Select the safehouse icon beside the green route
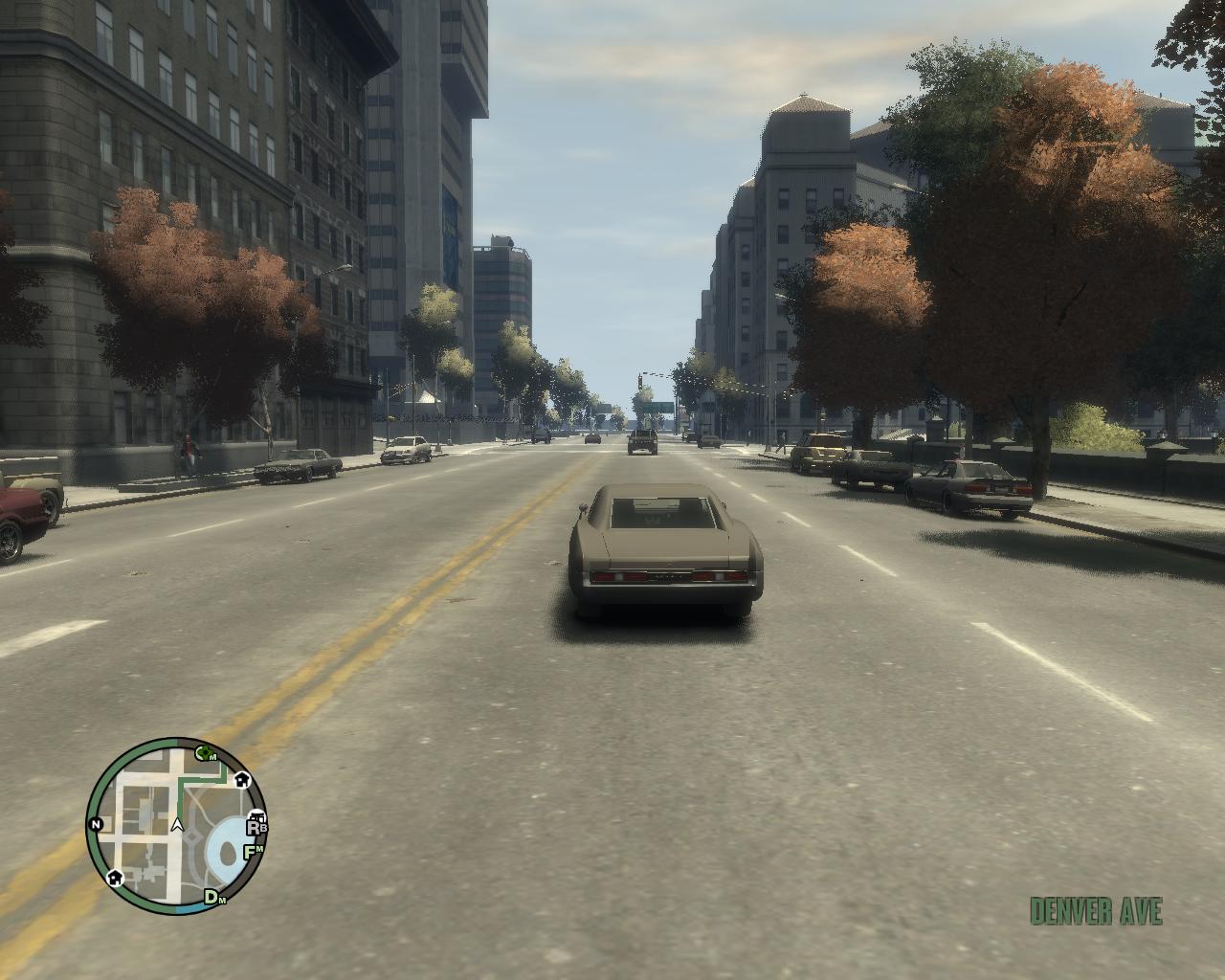 241,780
